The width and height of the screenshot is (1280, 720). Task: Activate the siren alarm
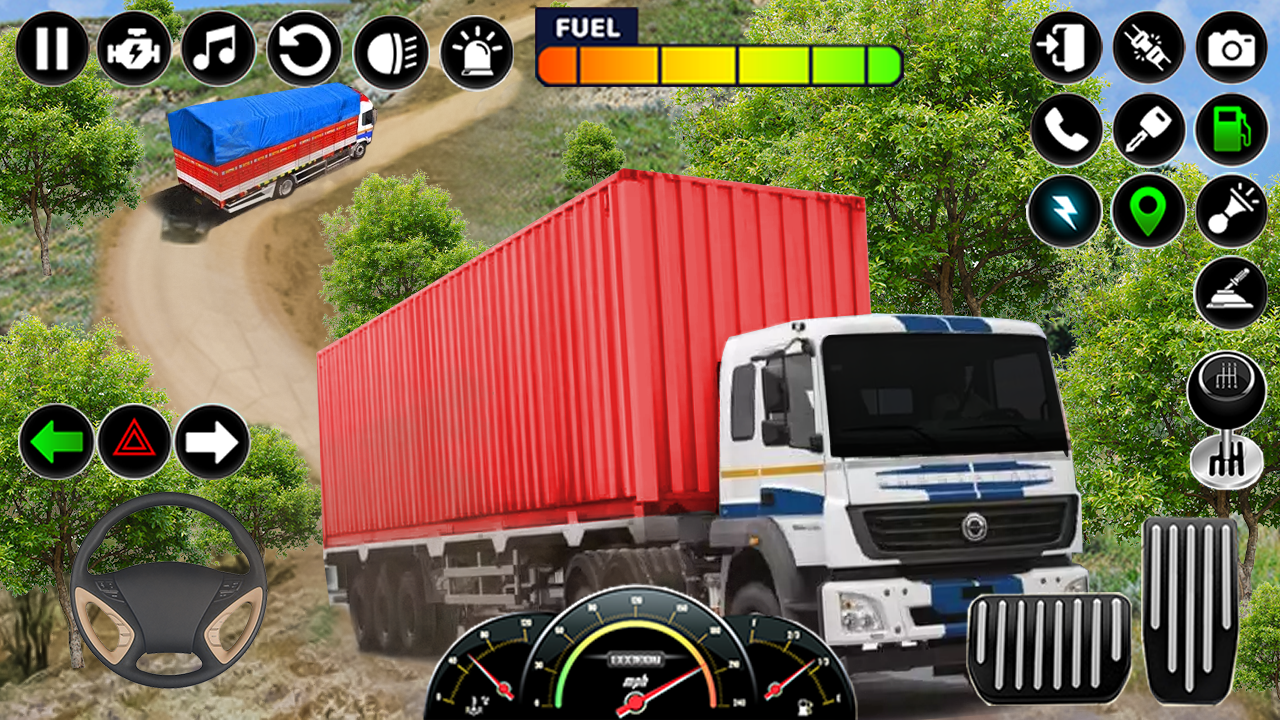tap(478, 48)
